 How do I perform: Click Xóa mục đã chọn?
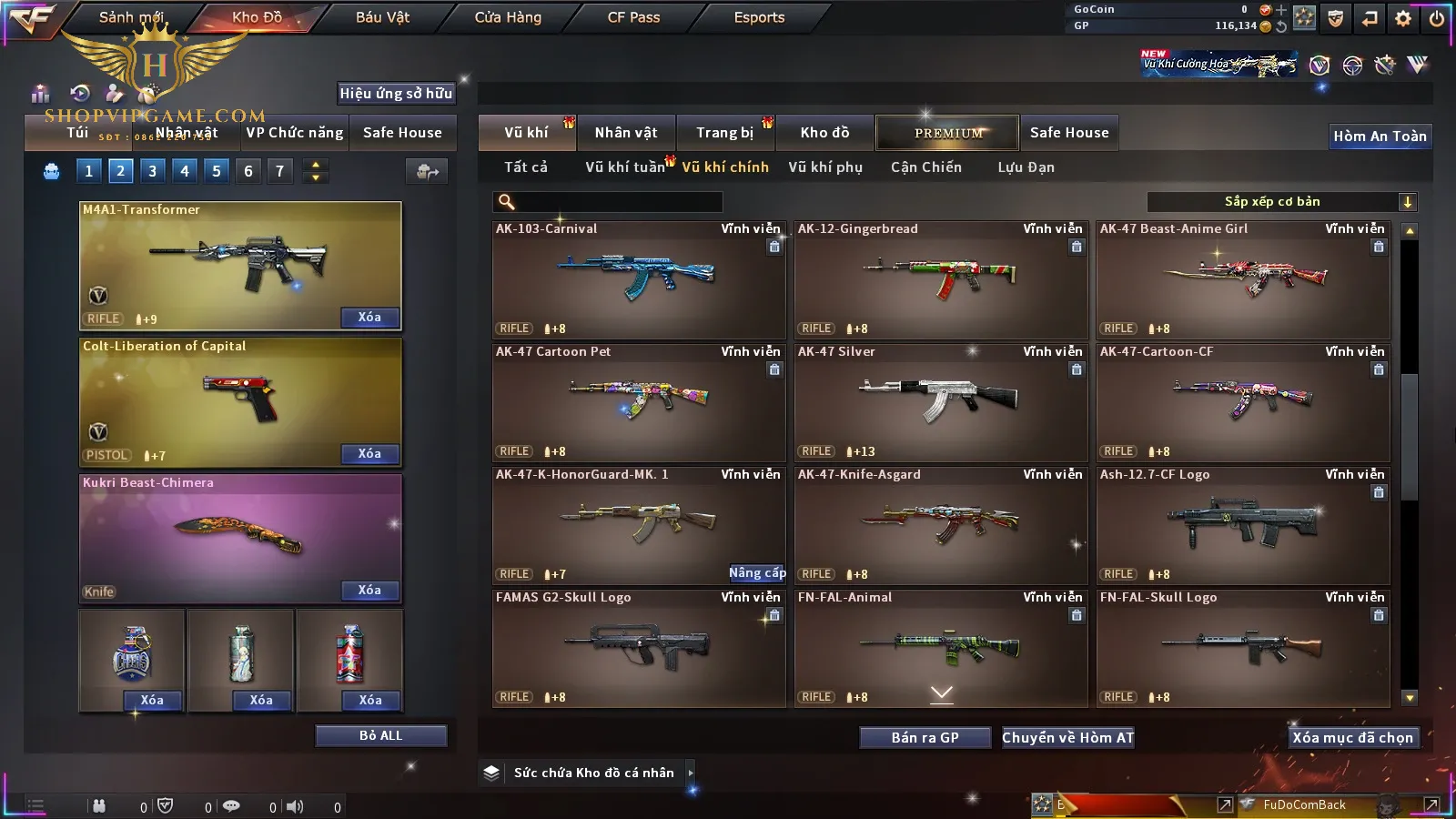pyautogui.click(x=1352, y=738)
